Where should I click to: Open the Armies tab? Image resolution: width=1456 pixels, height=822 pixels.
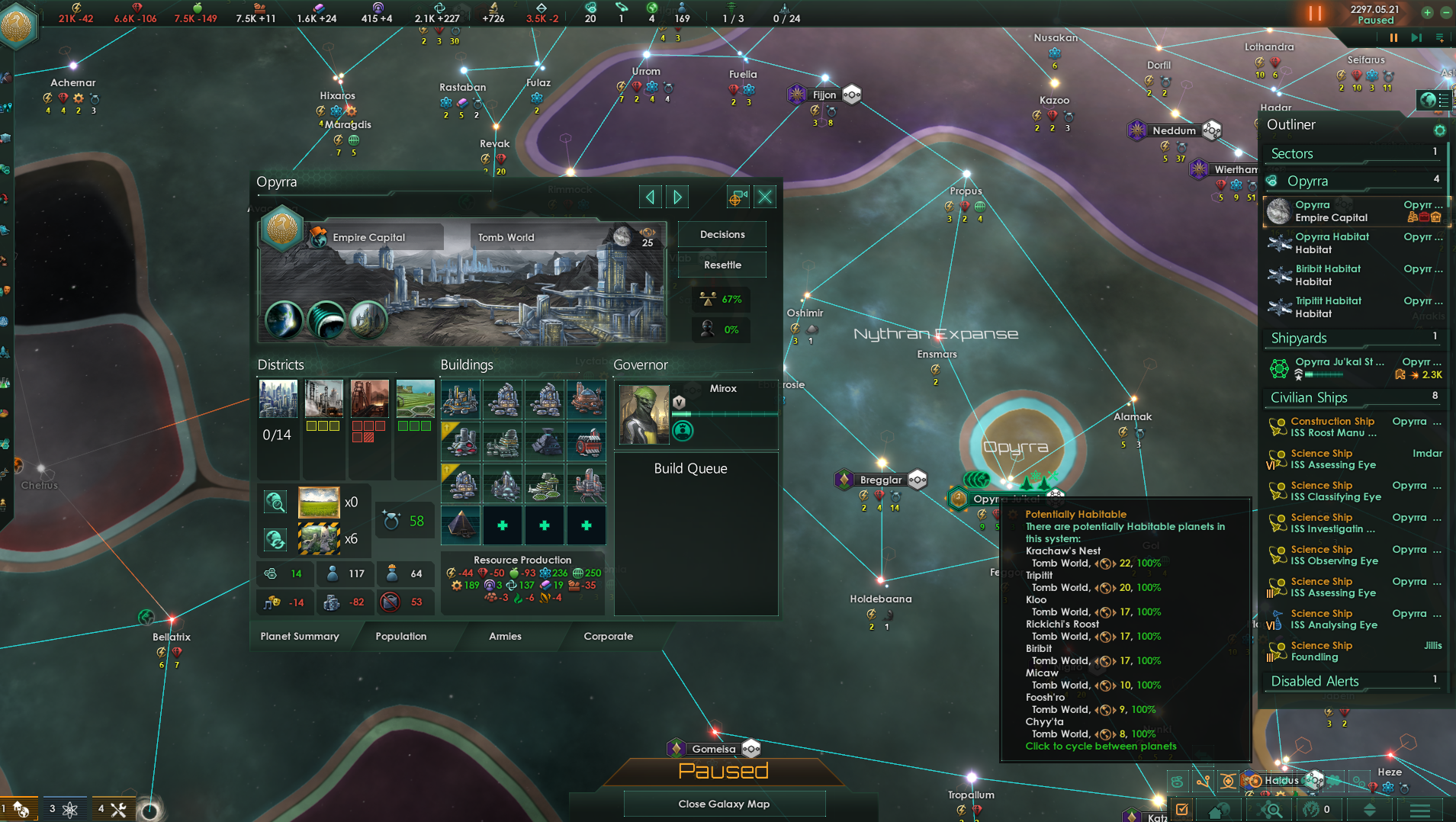505,636
